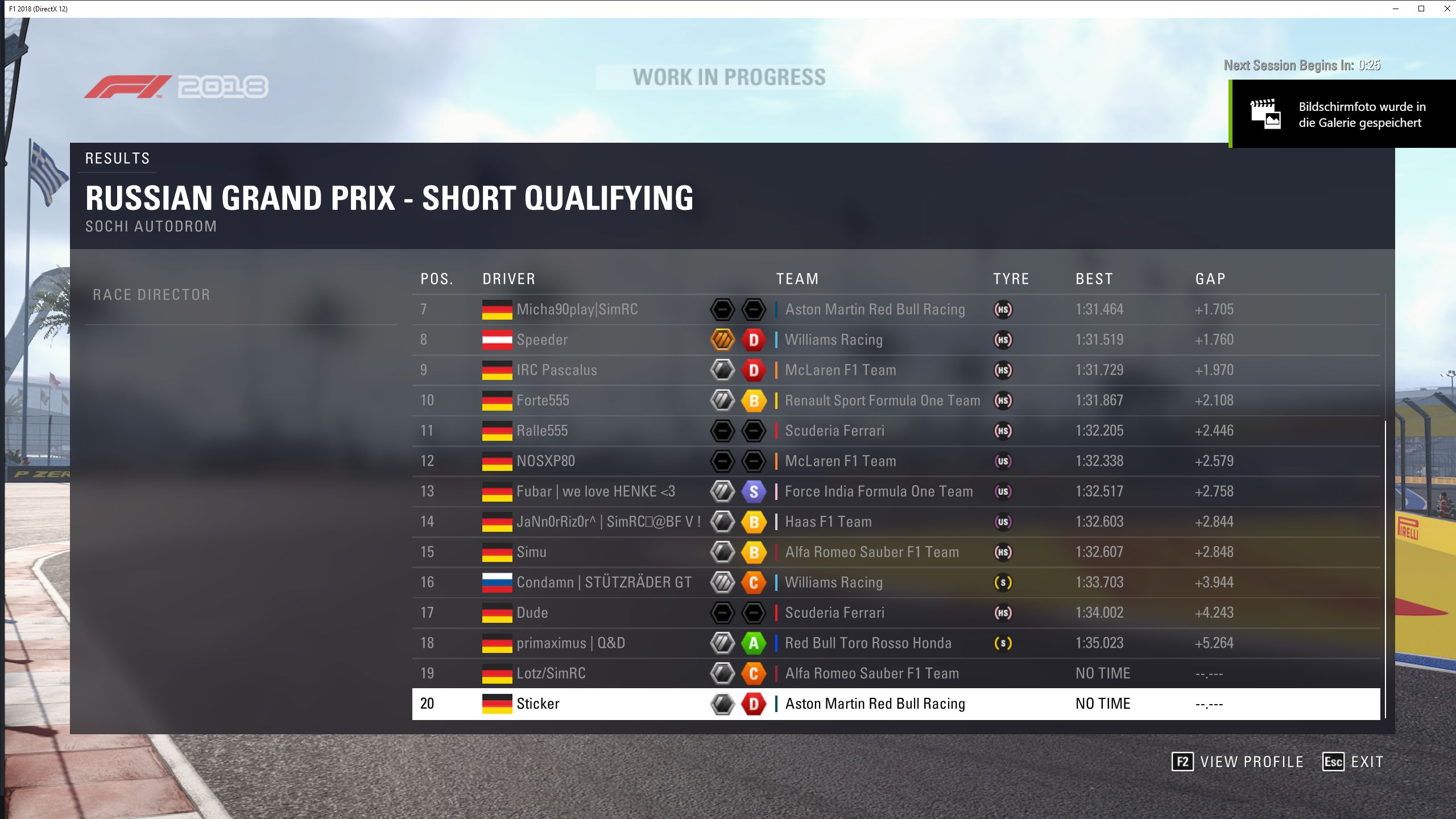Highlight the Forte555 driver entry

(543, 400)
